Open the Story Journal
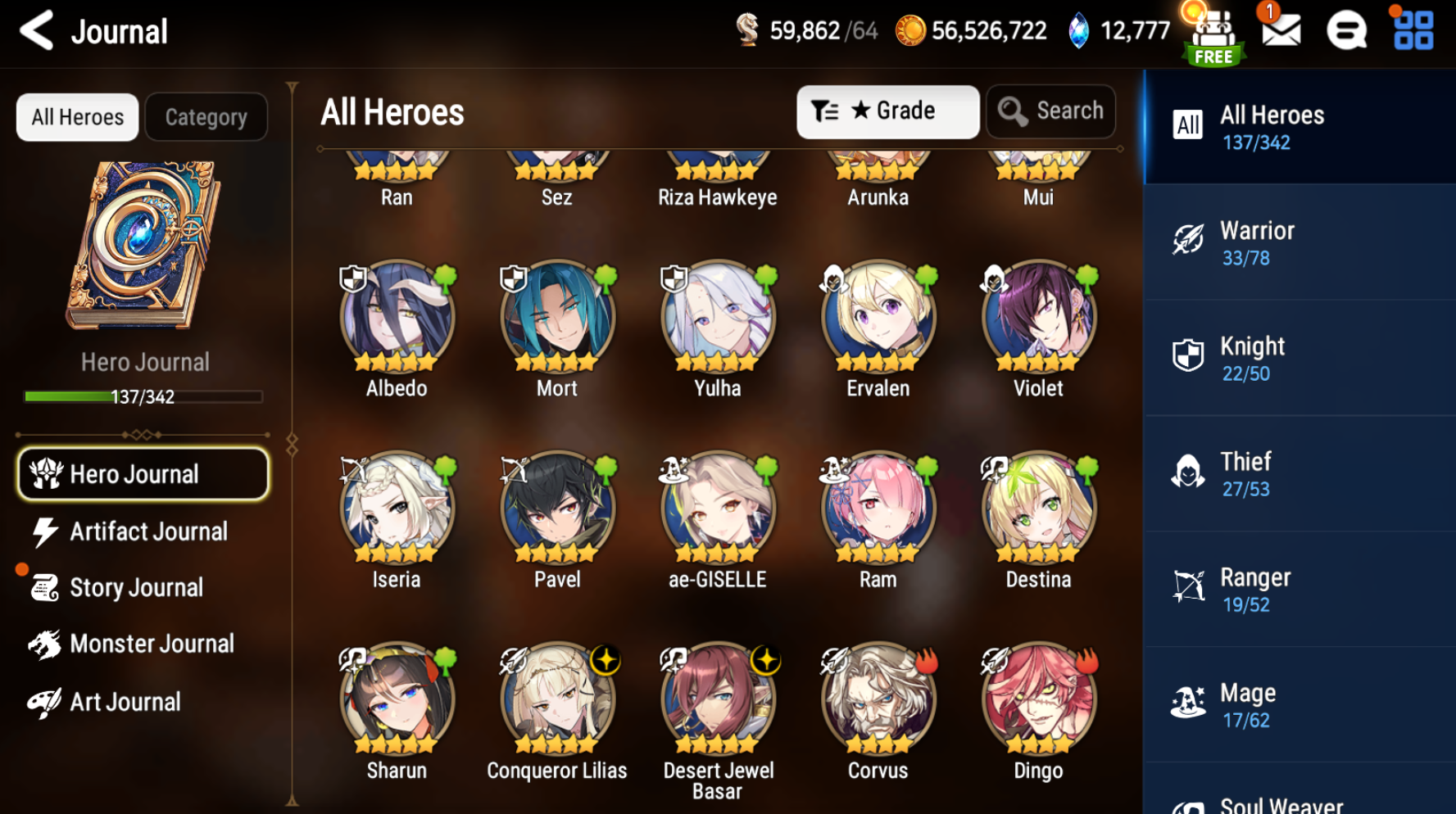The height and width of the screenshot is (814, 1456). [x=136, y=588]
